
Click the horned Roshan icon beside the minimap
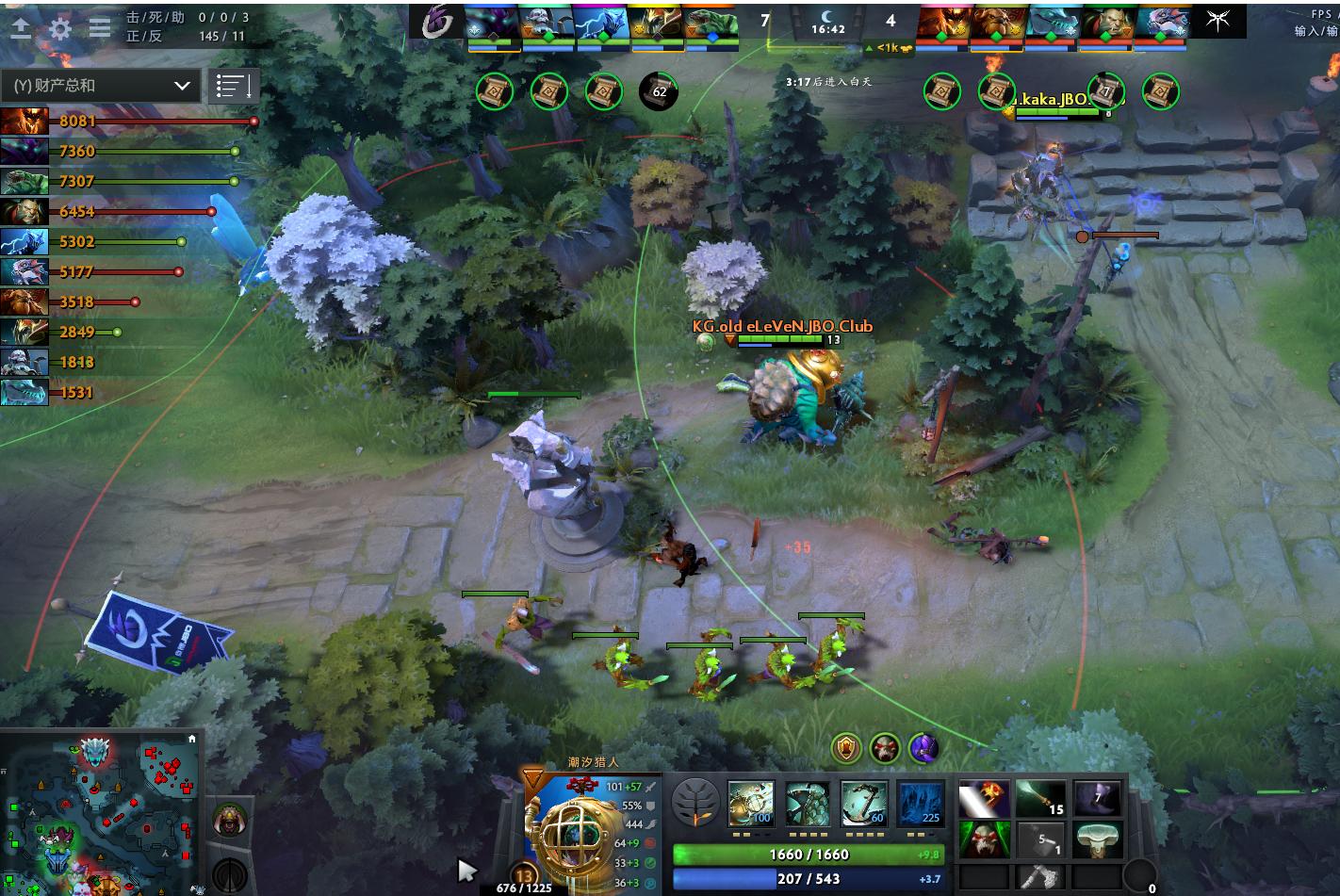point(228,821)
